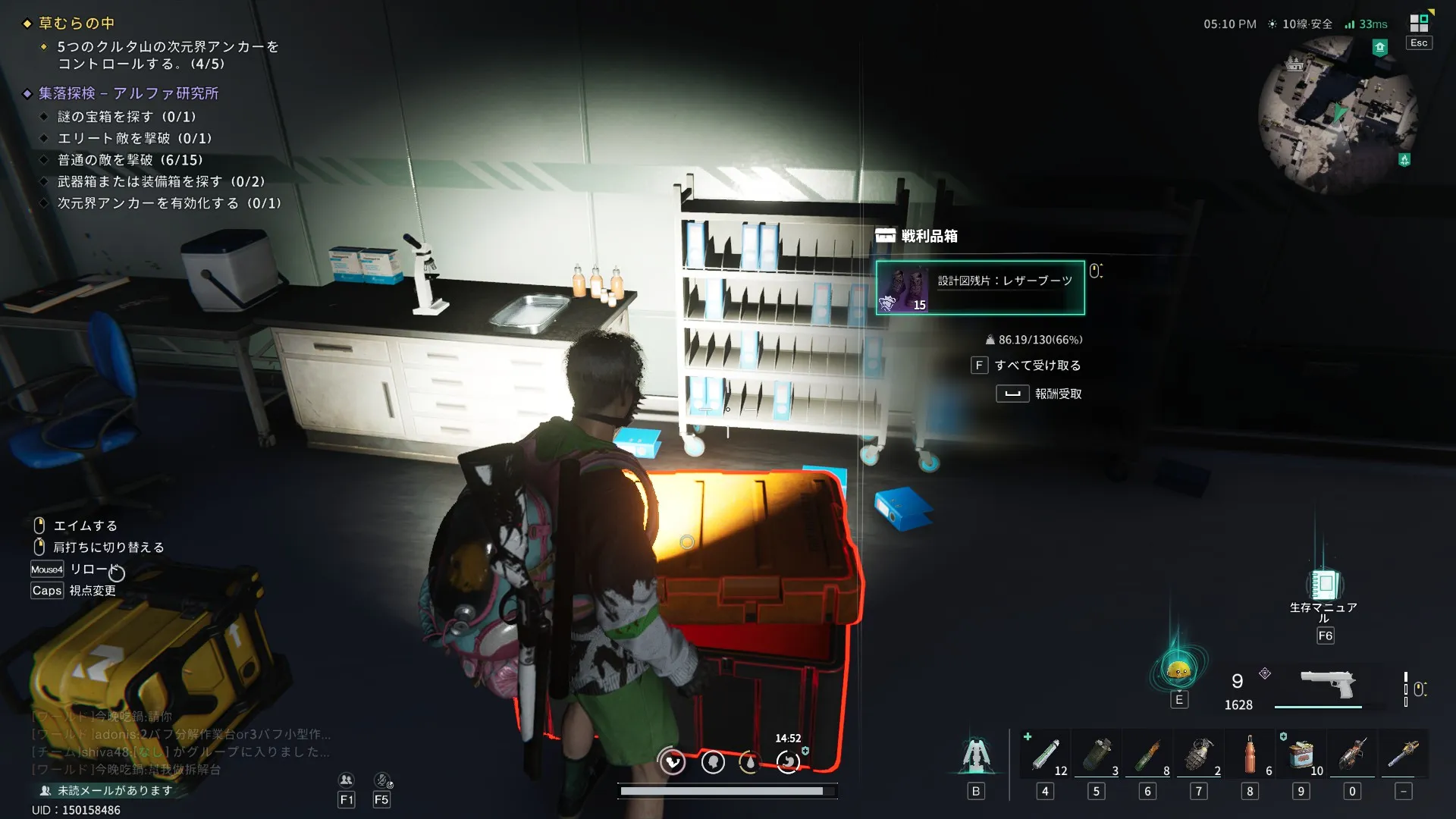Click the '報酬受取' claim reward option
Viewport: 1456px width, 819px height.
tap(1057, 394)
